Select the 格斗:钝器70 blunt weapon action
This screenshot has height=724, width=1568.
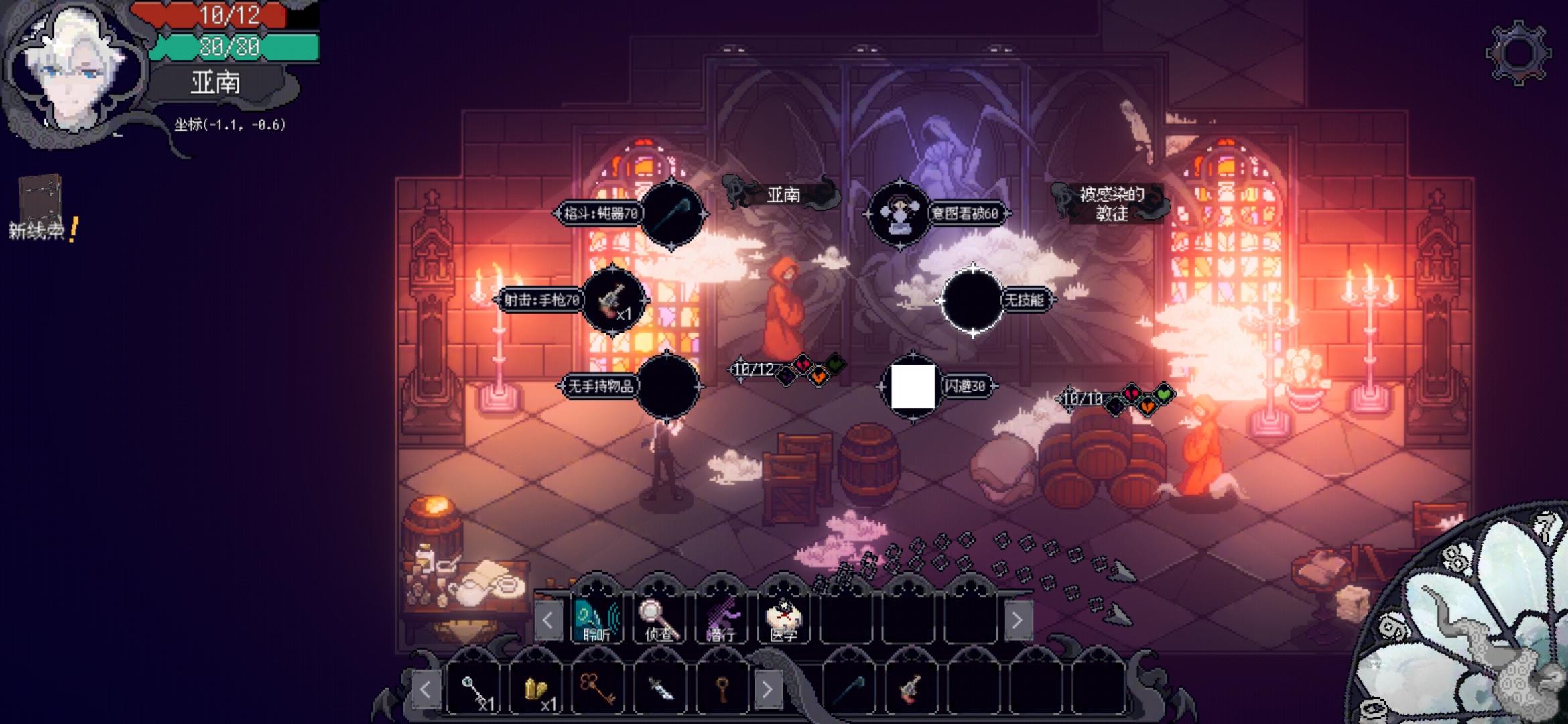671,214
